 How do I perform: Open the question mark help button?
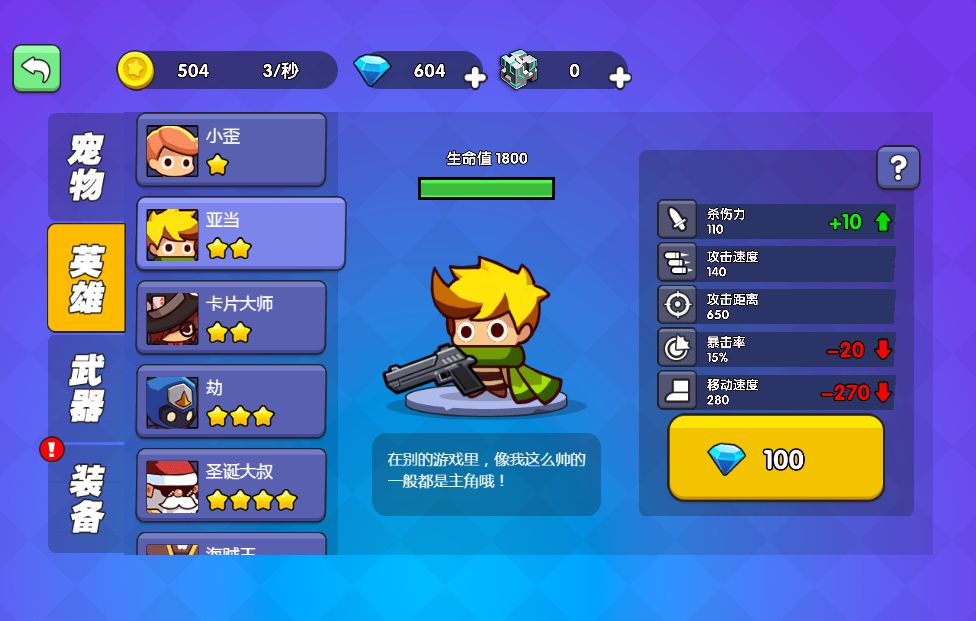pos(898,167)
